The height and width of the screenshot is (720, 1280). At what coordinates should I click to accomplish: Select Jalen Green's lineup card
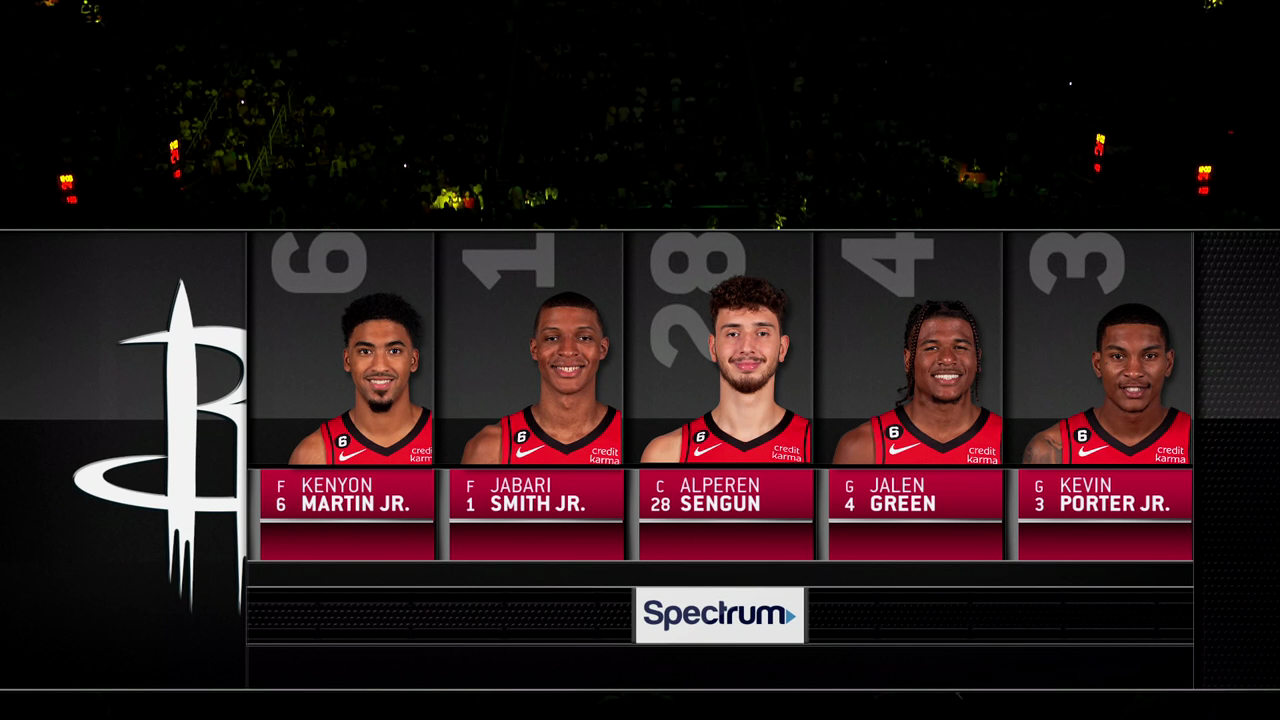[x=914, y=395]
